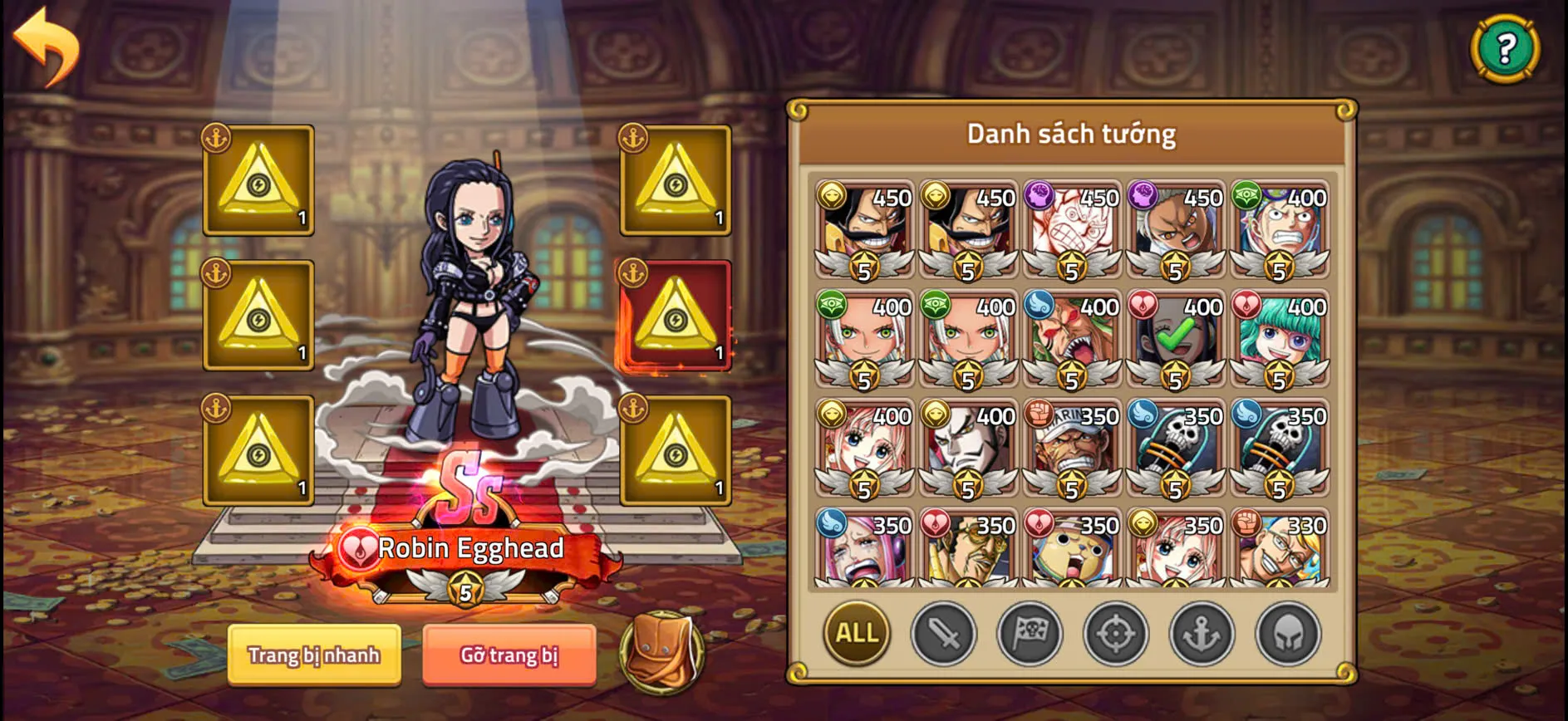Select the sword filter icon

(946, 634)
